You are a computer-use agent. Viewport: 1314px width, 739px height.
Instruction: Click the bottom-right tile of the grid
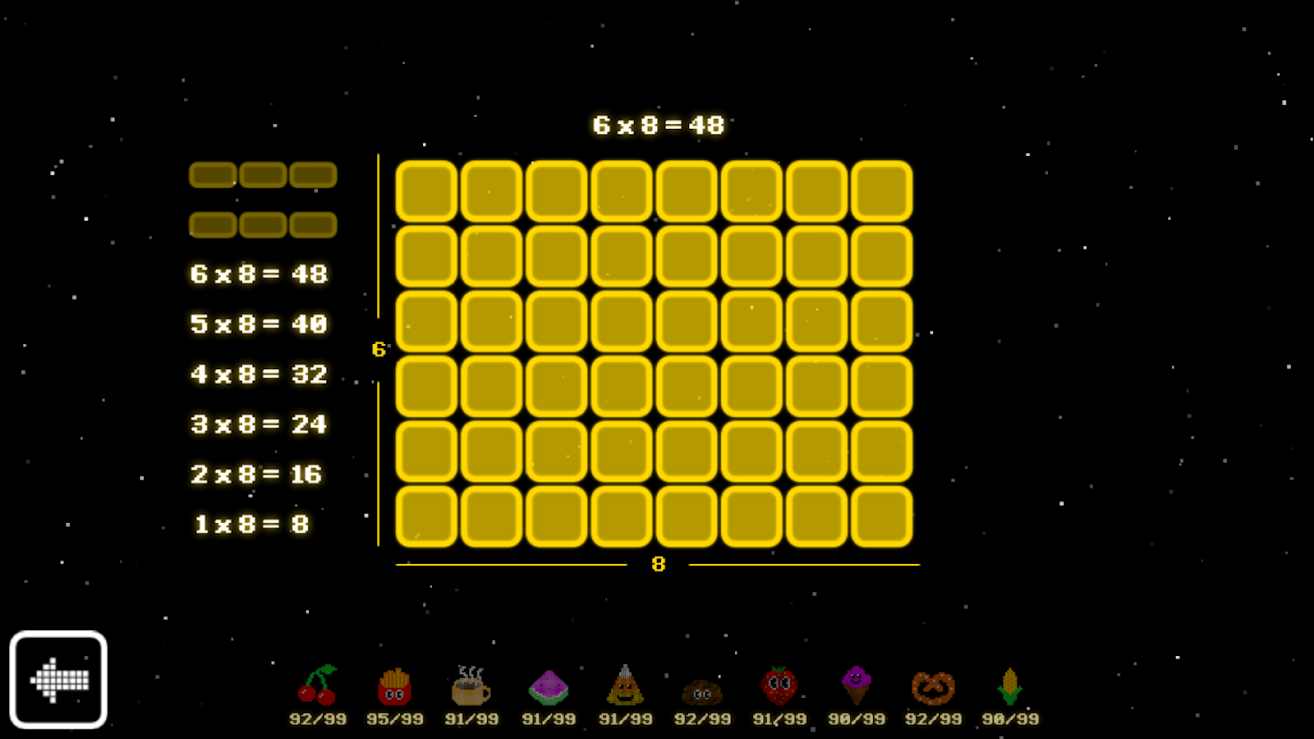(881, 518)
